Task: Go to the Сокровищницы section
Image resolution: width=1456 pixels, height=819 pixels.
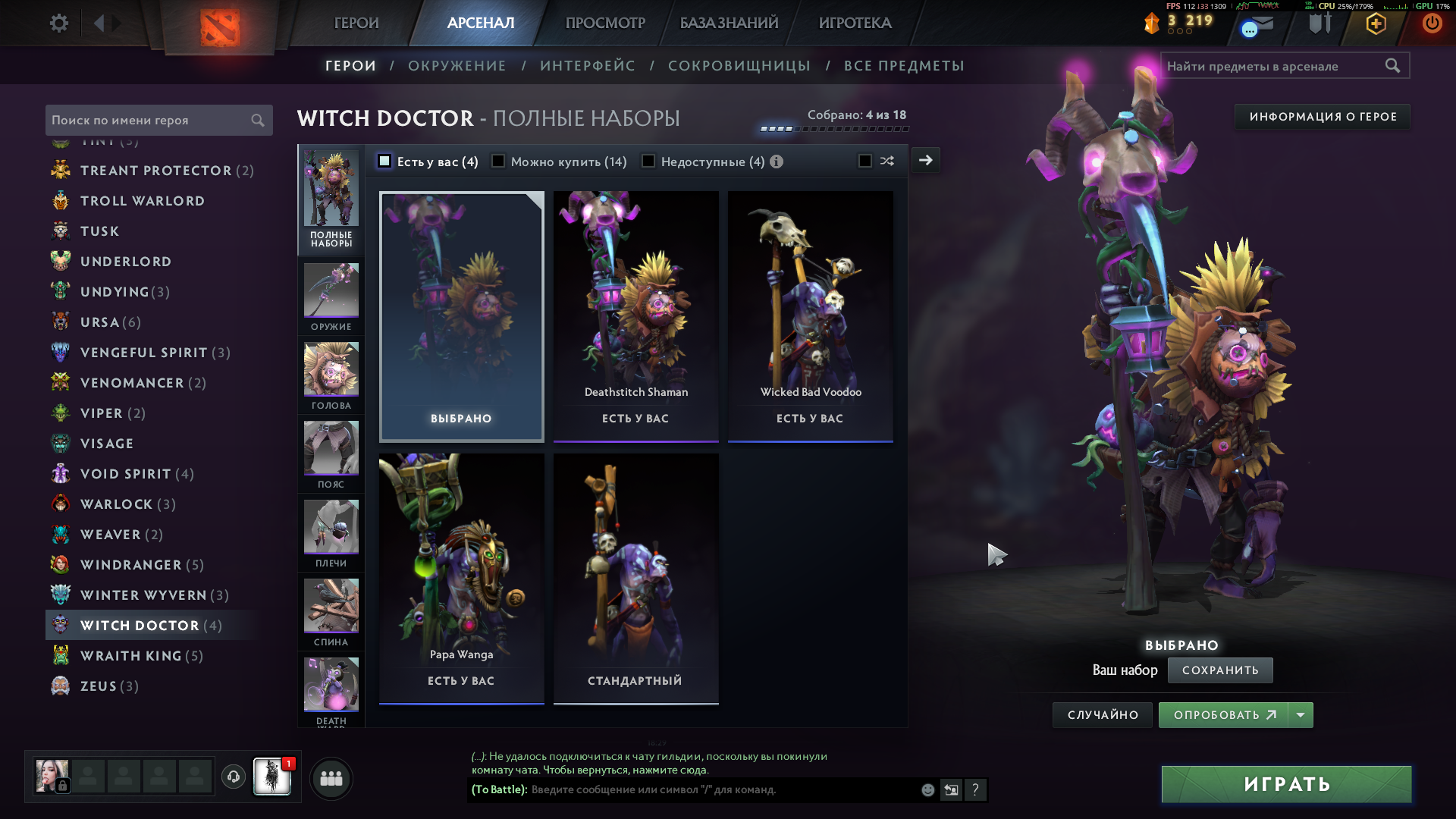Action: click(739, 66)
